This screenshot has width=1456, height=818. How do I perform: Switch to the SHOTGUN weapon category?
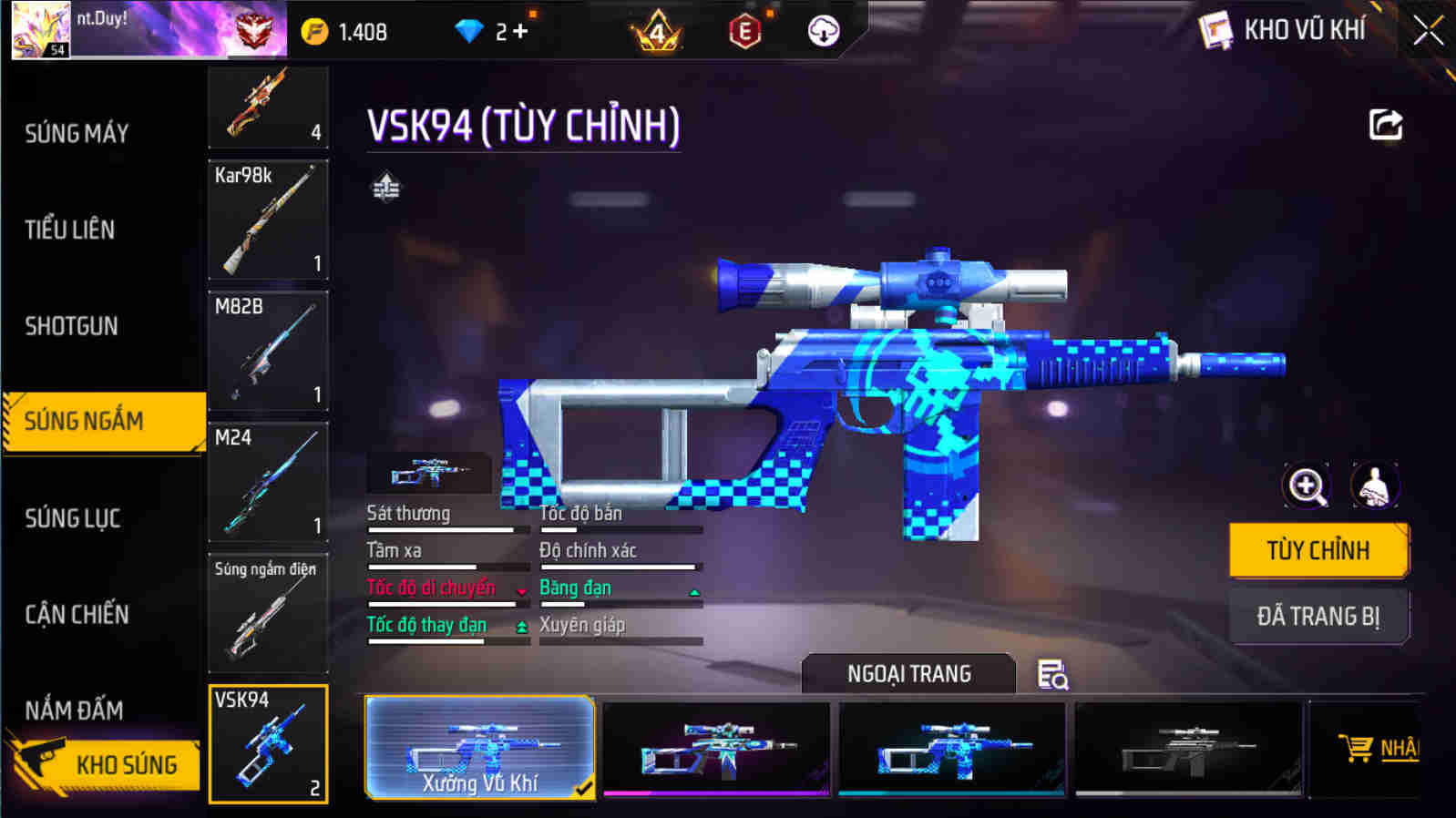click(73, 326)
